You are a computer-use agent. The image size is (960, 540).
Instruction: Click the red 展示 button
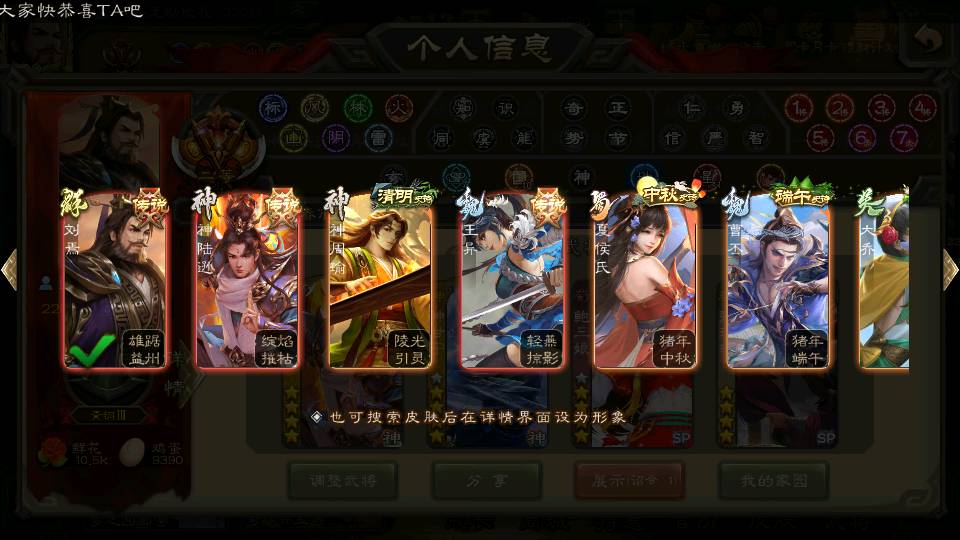pos(629,480)
